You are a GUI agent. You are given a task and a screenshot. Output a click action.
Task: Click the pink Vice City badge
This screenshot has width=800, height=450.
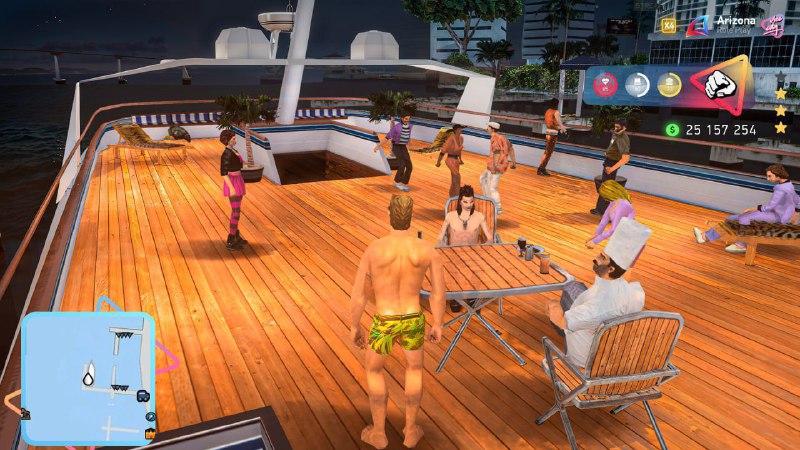point(771,25)
